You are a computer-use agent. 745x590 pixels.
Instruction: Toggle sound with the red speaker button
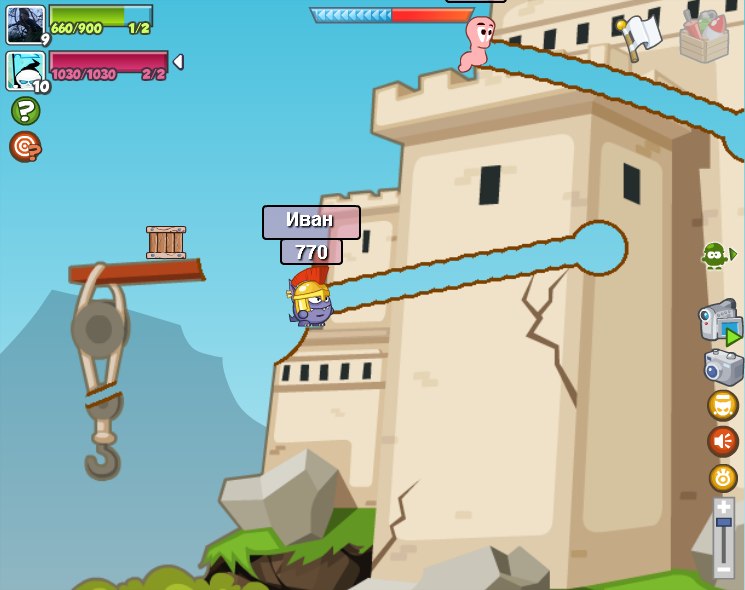point(722,441)
